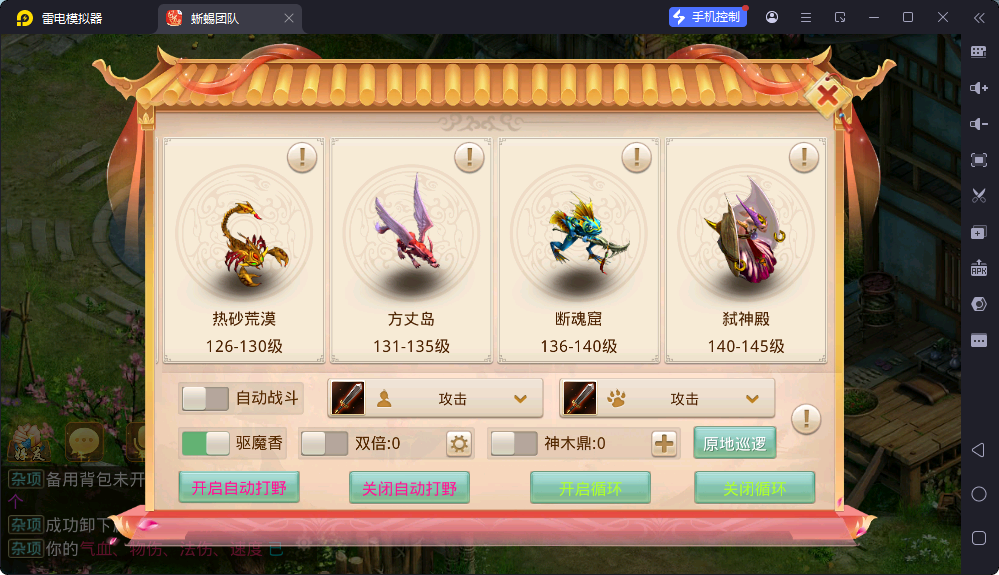999x575 pixels.
Task: Start auto hunting with 开启自动打野
Action: click(239, 488)
